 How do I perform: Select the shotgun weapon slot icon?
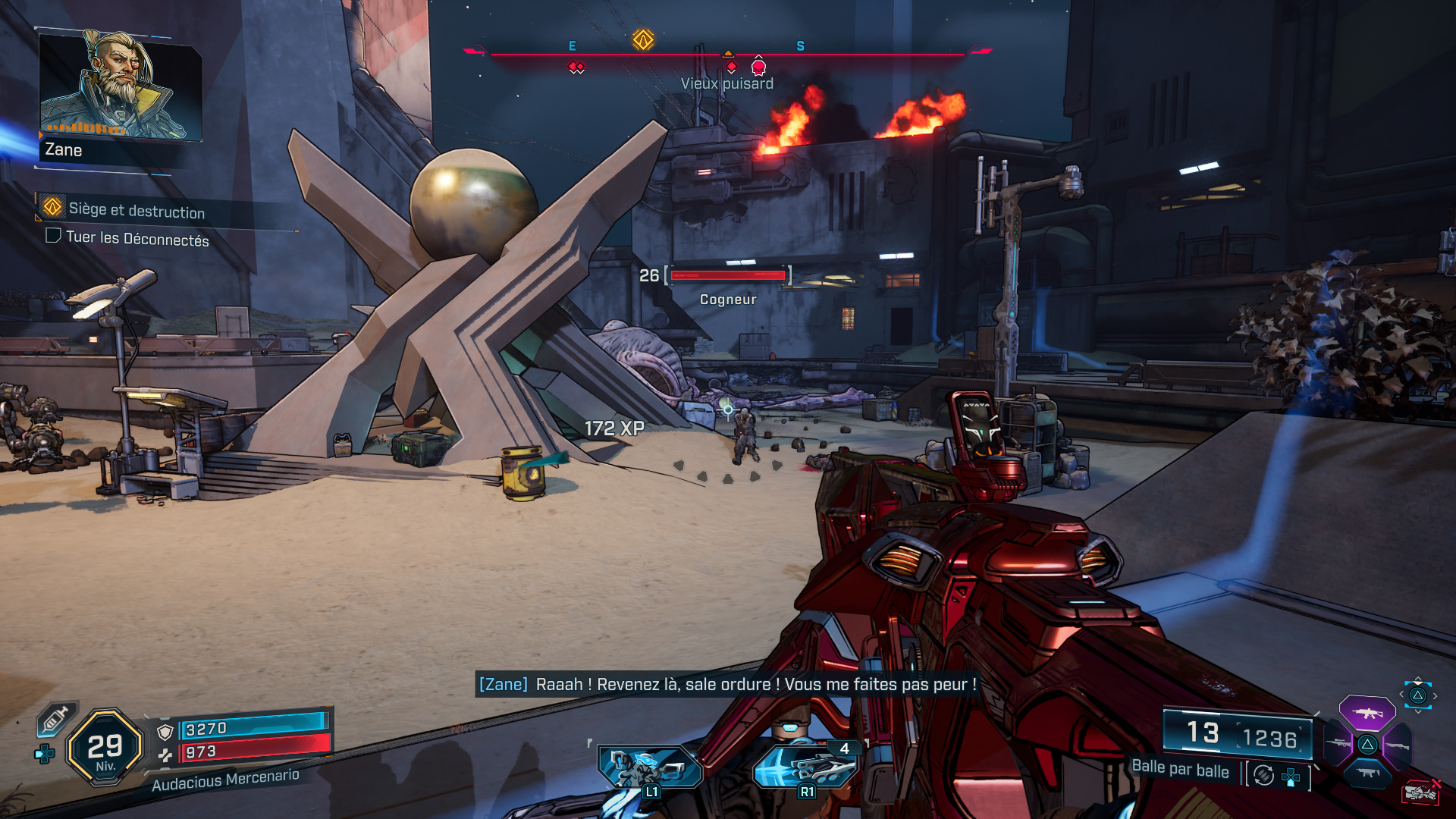coord(1399,745)
